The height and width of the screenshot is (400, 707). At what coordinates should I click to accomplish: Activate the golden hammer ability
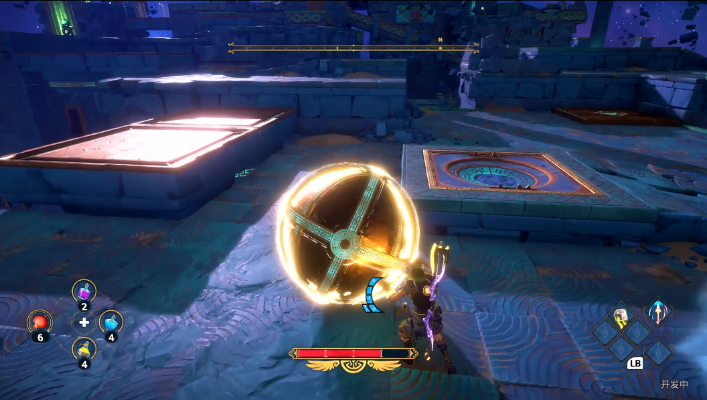tap(622, 317)
